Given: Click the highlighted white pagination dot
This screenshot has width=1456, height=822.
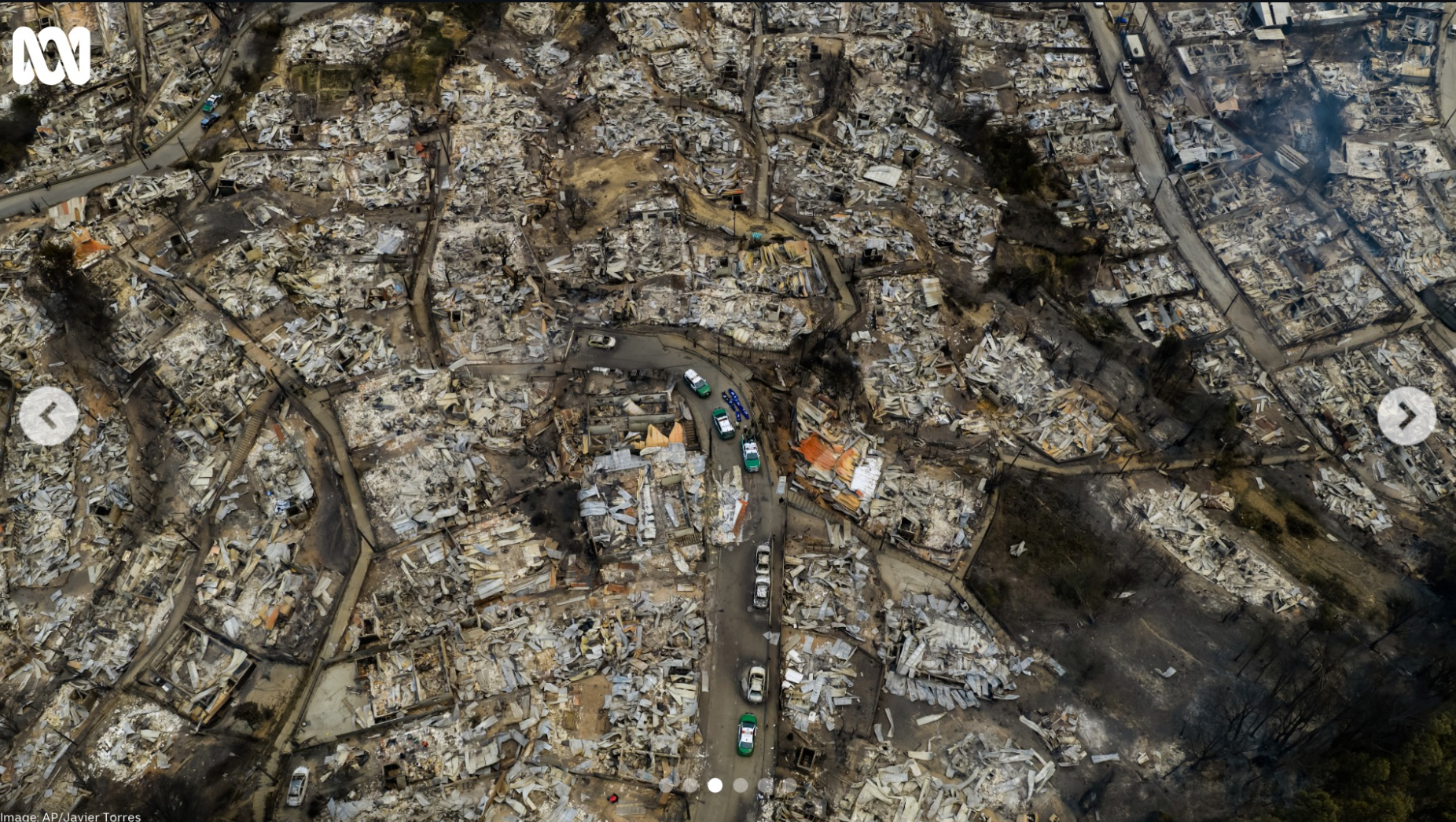Looking at the screenshot, I should tap(715, 784).
